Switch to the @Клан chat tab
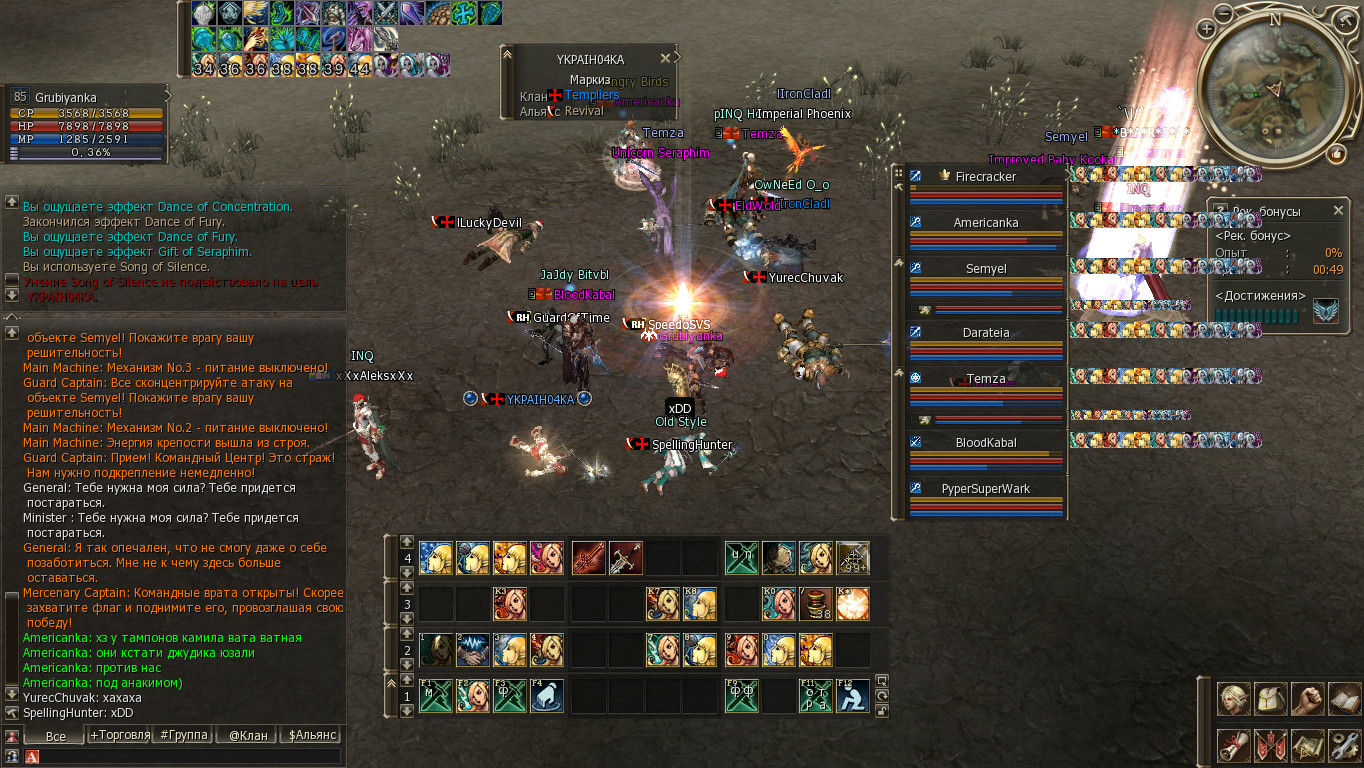Viewport: 1364px width, 768px height. [247, 735]
